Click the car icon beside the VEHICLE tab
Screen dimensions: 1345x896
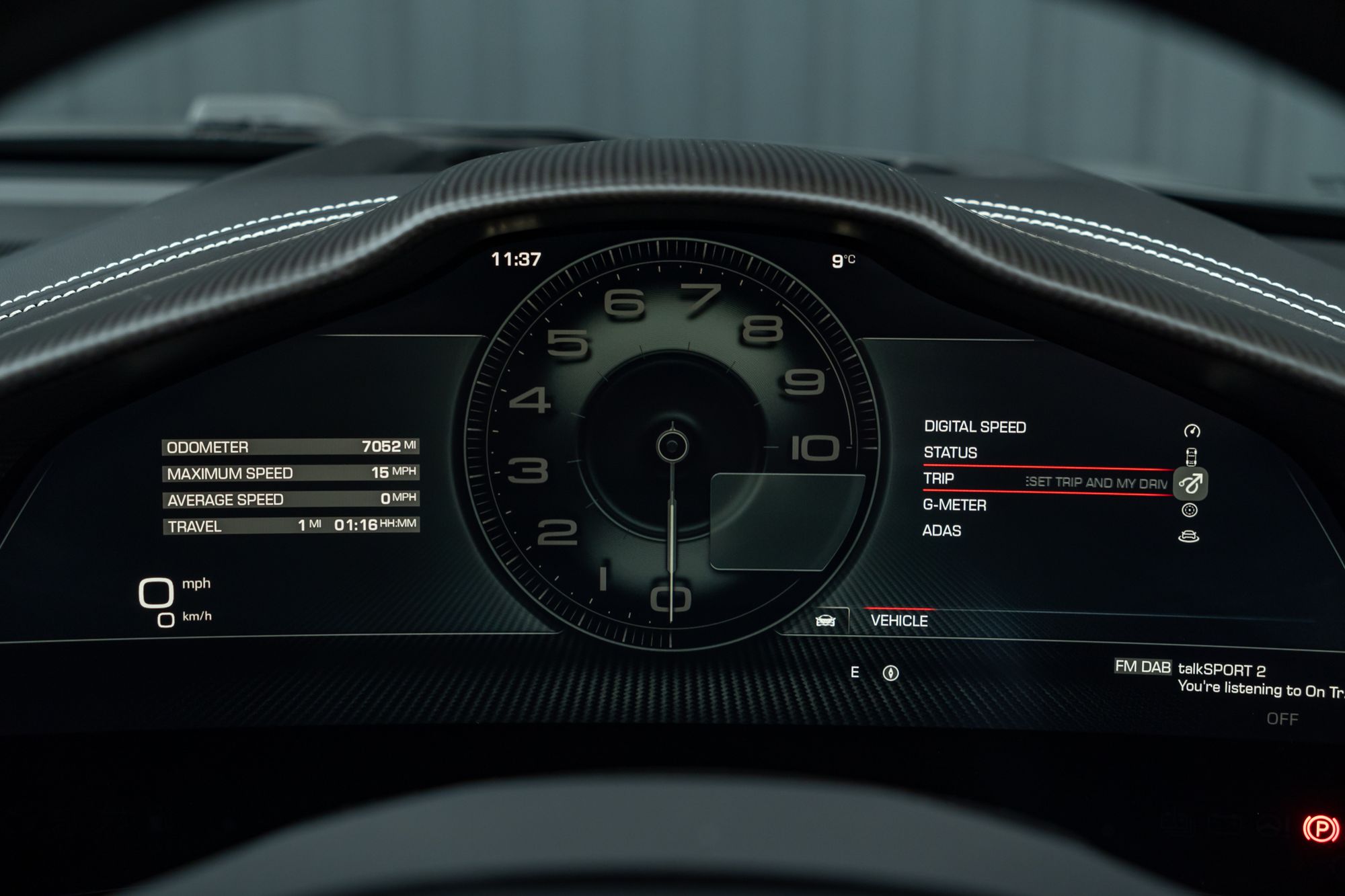pyautogui.click(x=825, y=621)
